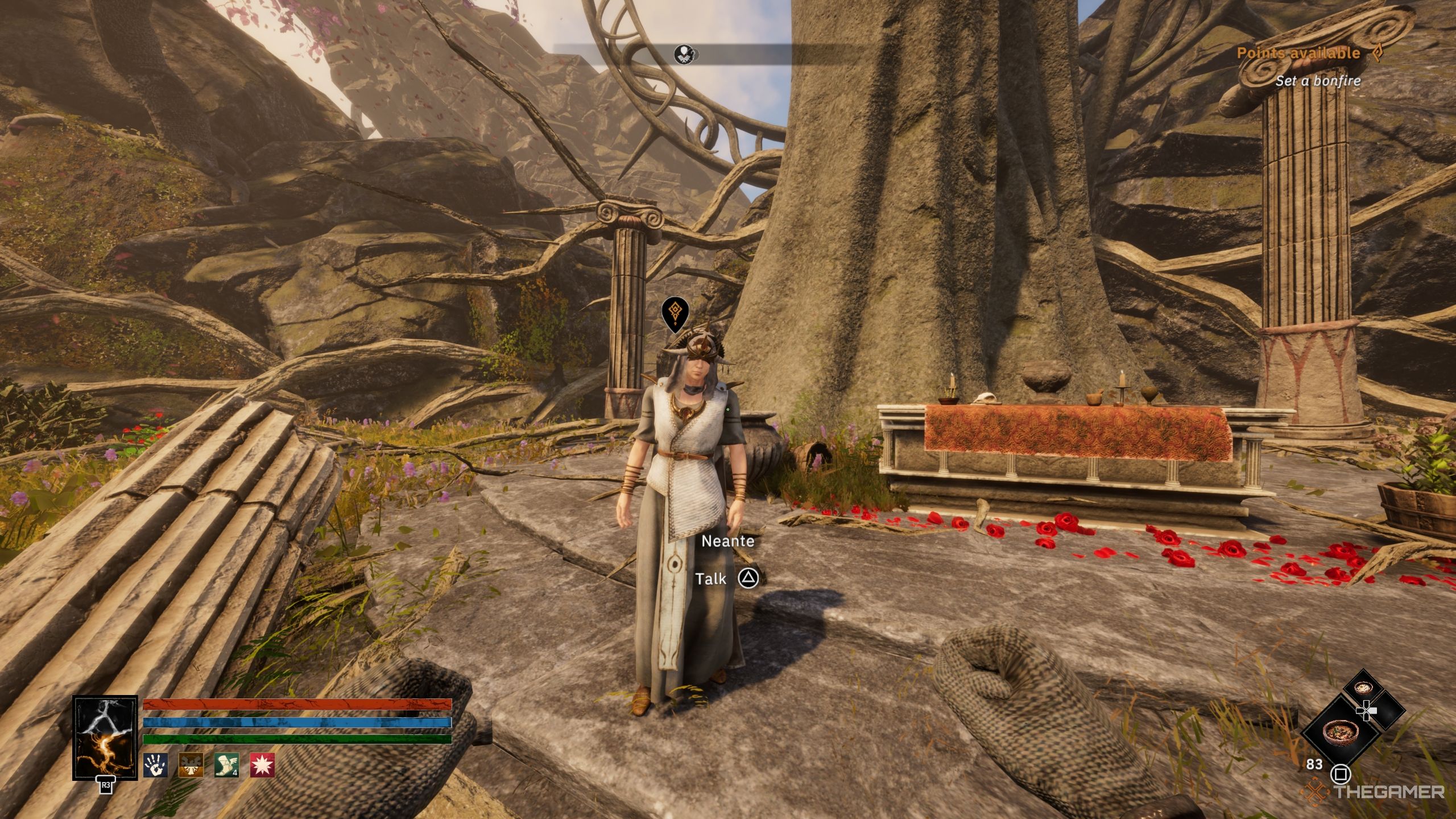The width and height of the screenshot is (1456, 819).
Task: Click the compass bar marker icon
Action: click(686, 55)
